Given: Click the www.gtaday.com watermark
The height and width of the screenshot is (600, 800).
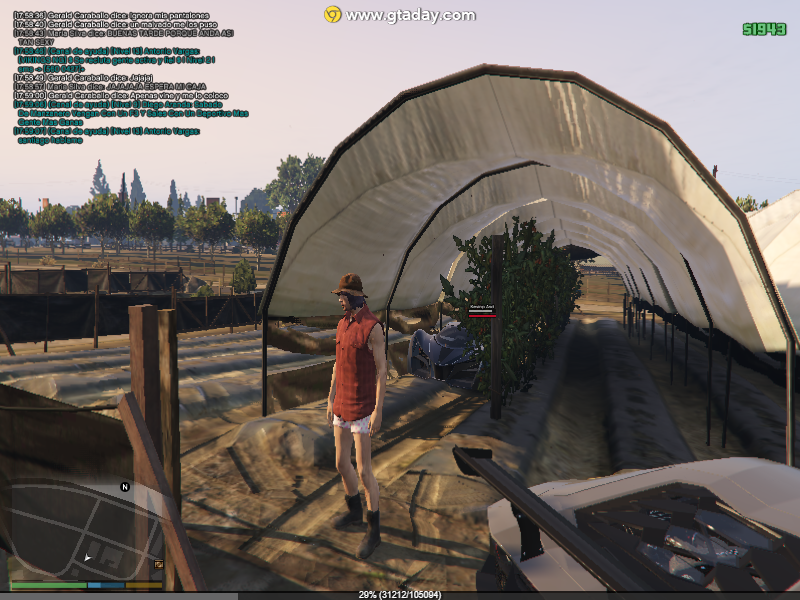Looking at the screenshot, I should pyautogui.click(x=400, y=15).
